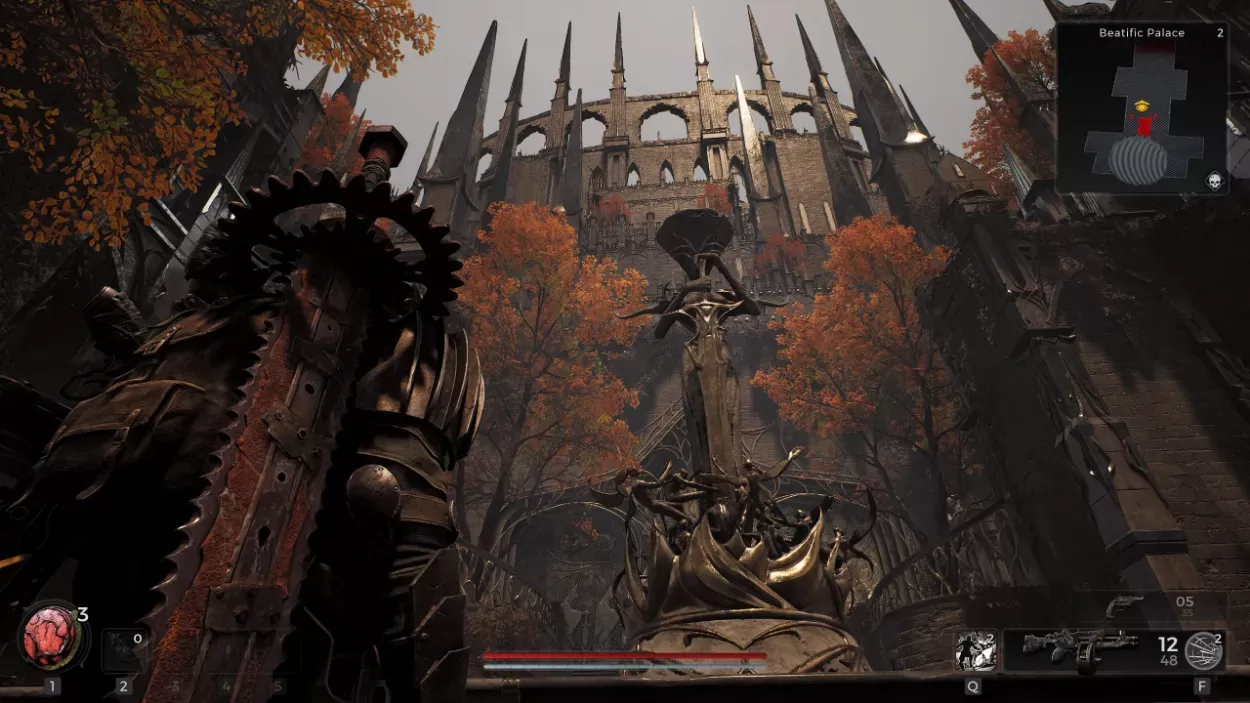Trigger the round weapon mod icon
This screenshot has width=1250, height=703.
[1203, 650]
